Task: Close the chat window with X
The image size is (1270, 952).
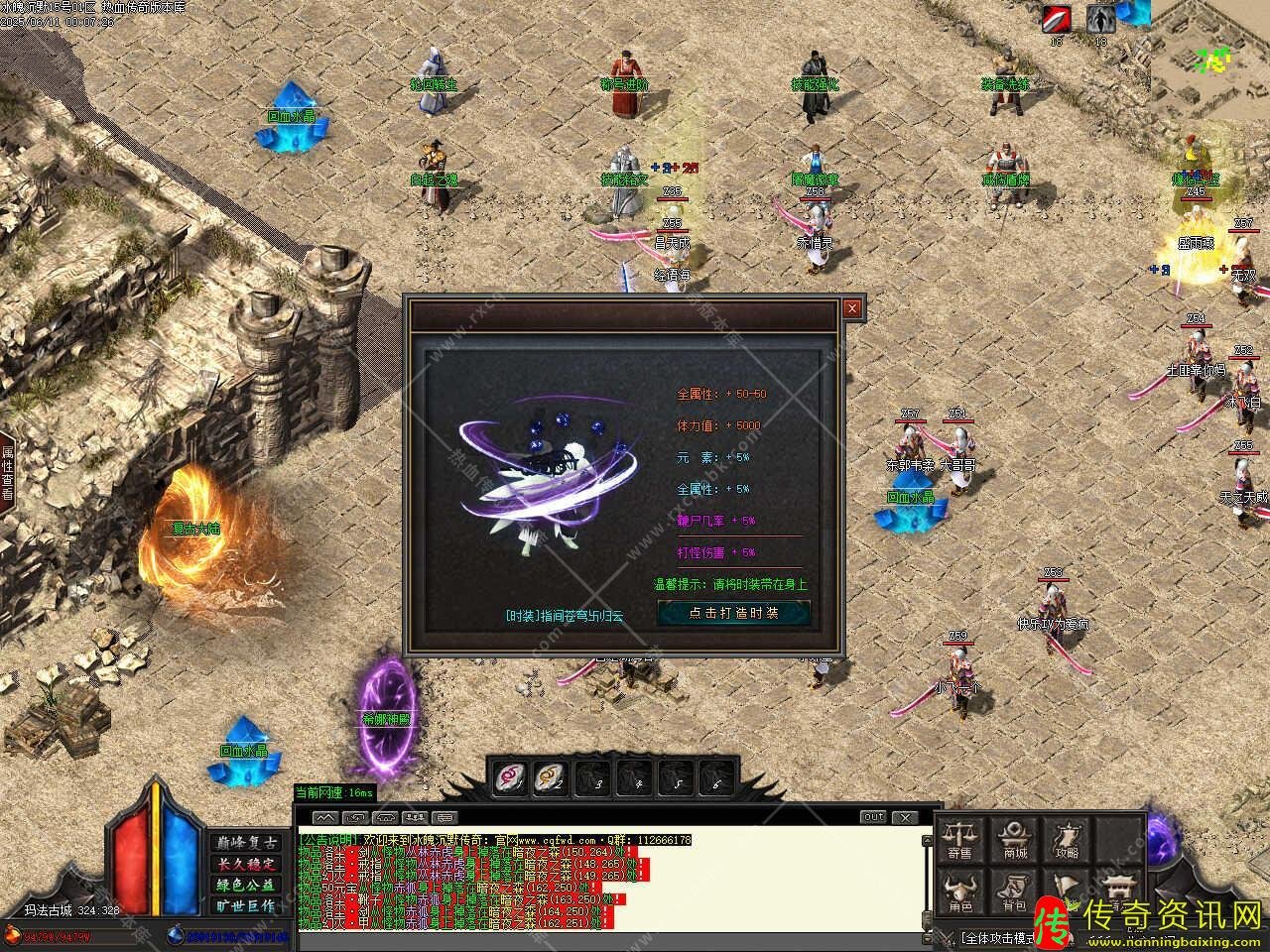Action: coord(904,817)
